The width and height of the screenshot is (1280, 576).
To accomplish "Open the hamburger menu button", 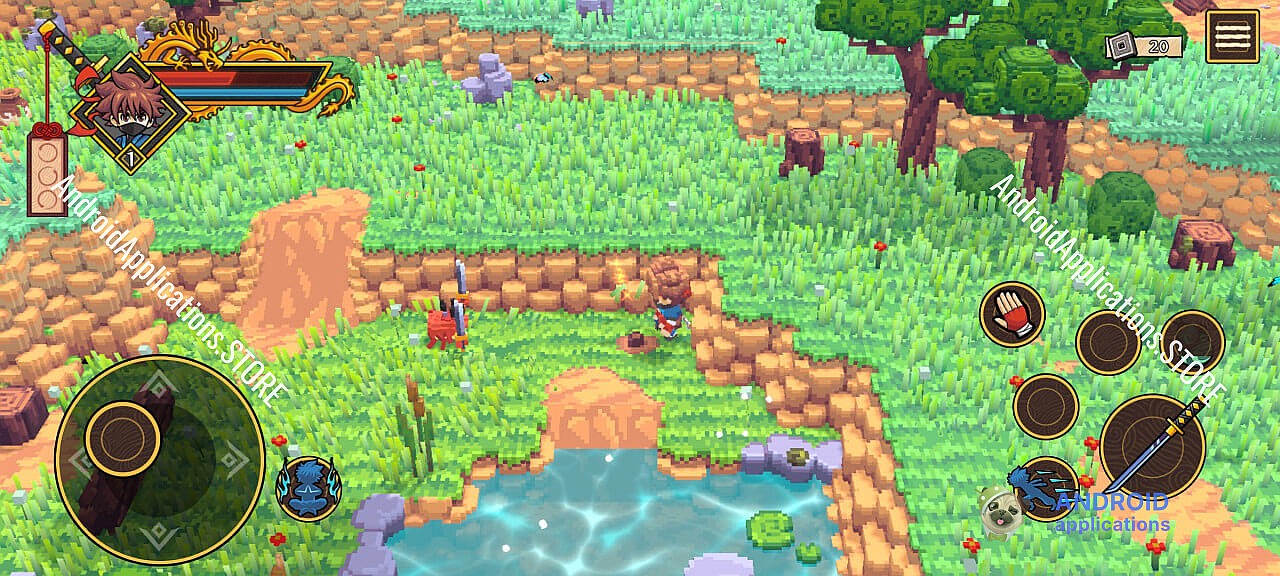I will pyautogui.click(x=1232, y=37).
